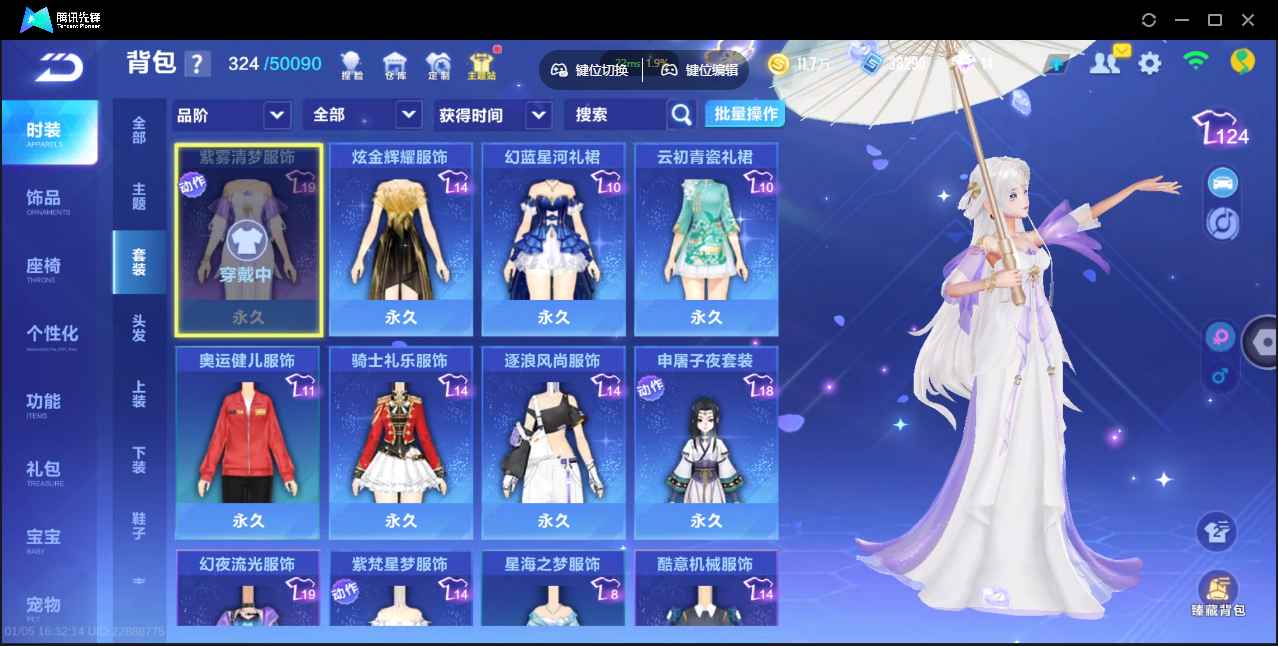The height and width of the screenshot is (646, 1278).
Task: Open the gear settings icon
Action: [x=1150, y=64]
